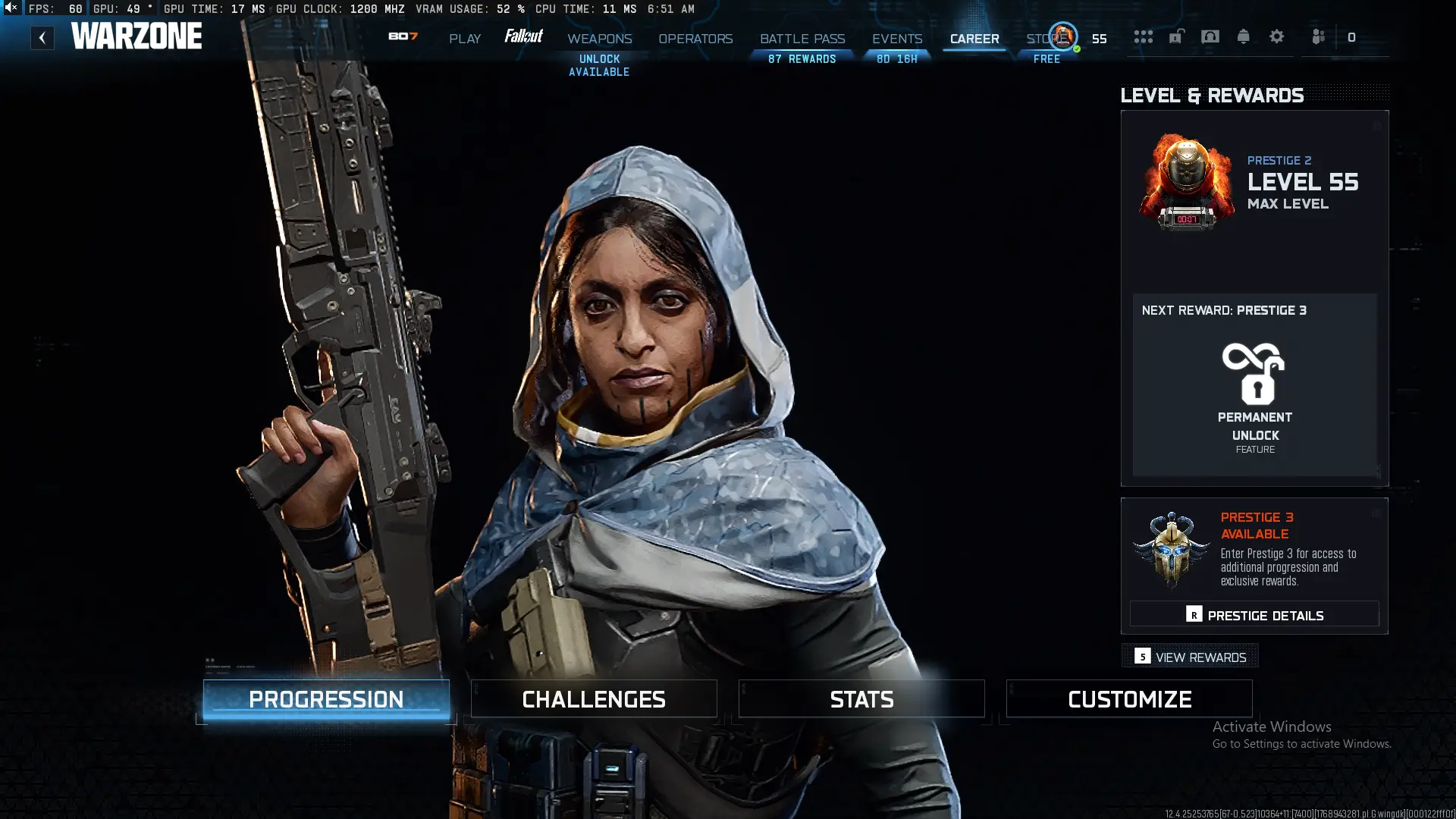Screen dimensions: 1456x819
Task: Open the headset voice chat icon
Action: click(x=1210, y=36)
